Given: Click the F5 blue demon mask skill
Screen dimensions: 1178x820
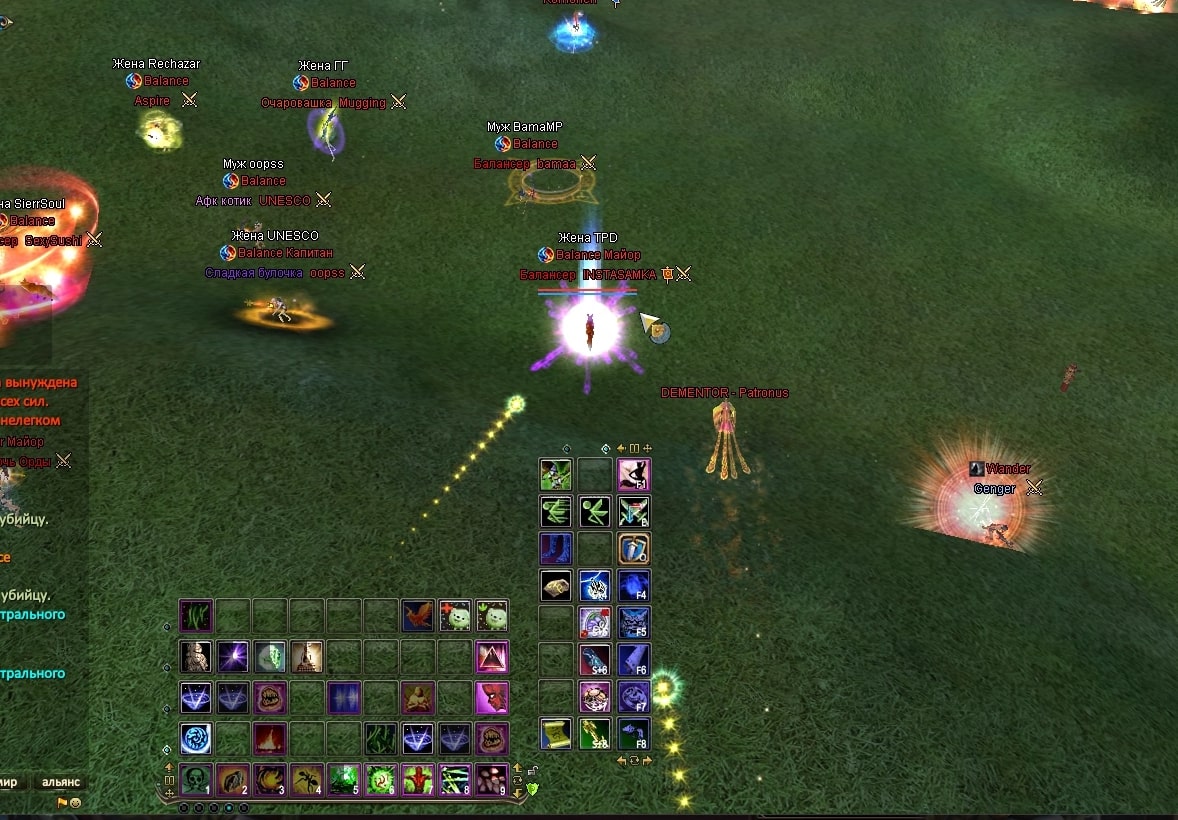Looking at the screenshot, I should tap(634, 622).
